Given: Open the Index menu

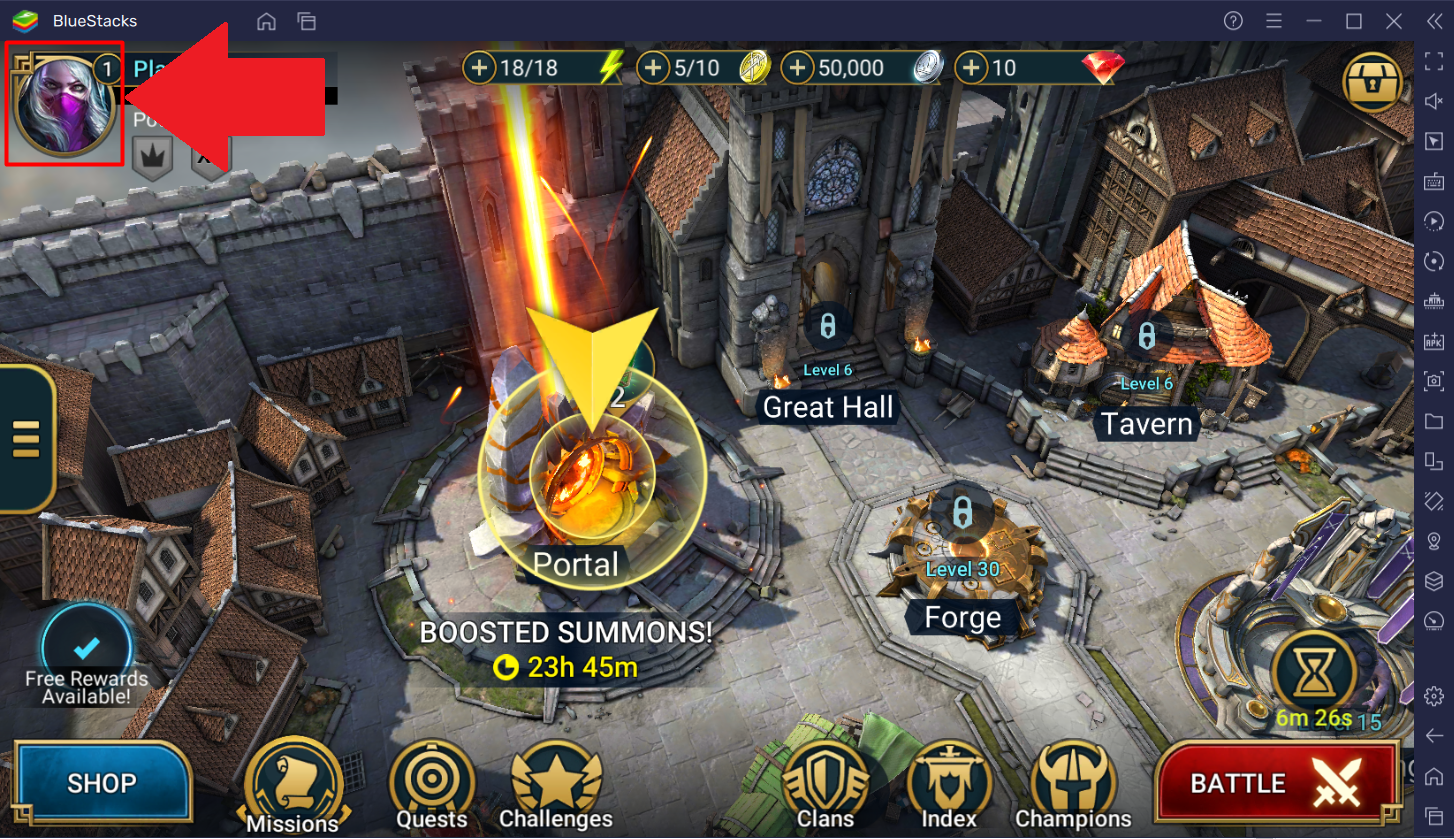Looking at the screenshot, I should [x=949, y=787].
